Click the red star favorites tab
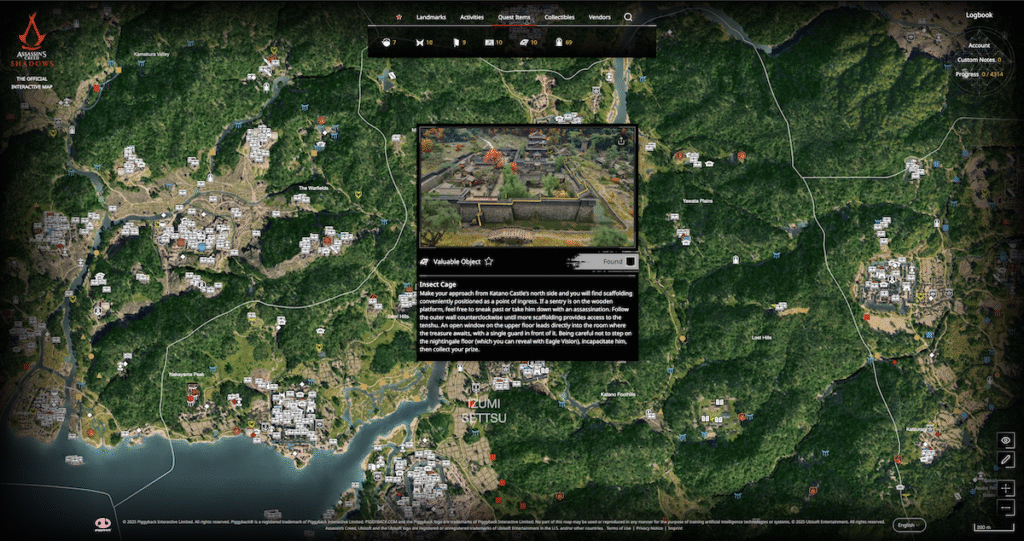This screenshot has height=541, width=1024. click(399, 17)
